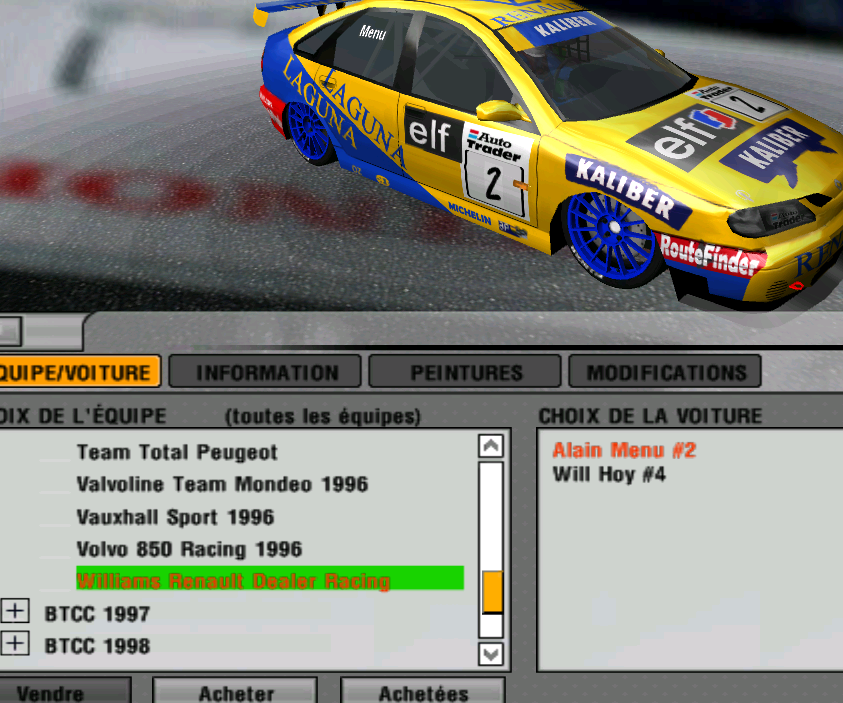The height and width of the screenshot is (703, 843).
Task: Select Team Total Peugeot in team list
Action: (177, 453)
